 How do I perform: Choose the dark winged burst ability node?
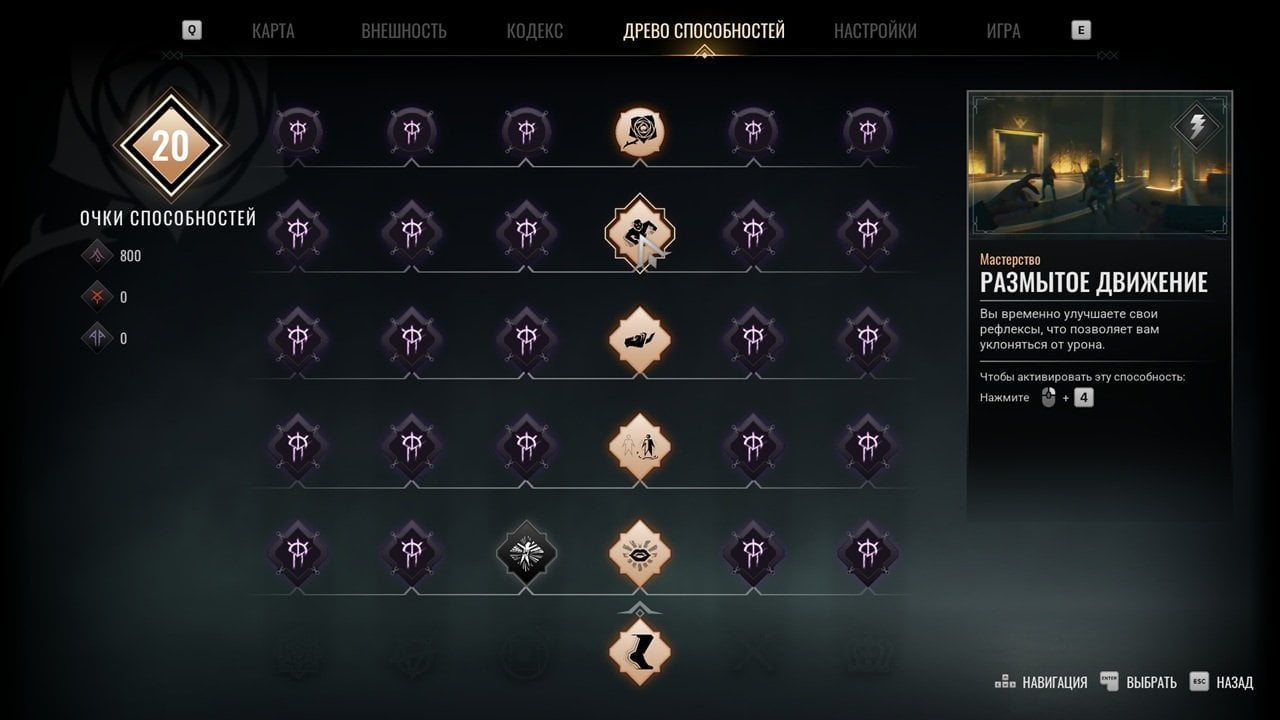pyautogui.click(x=527, y=552)
